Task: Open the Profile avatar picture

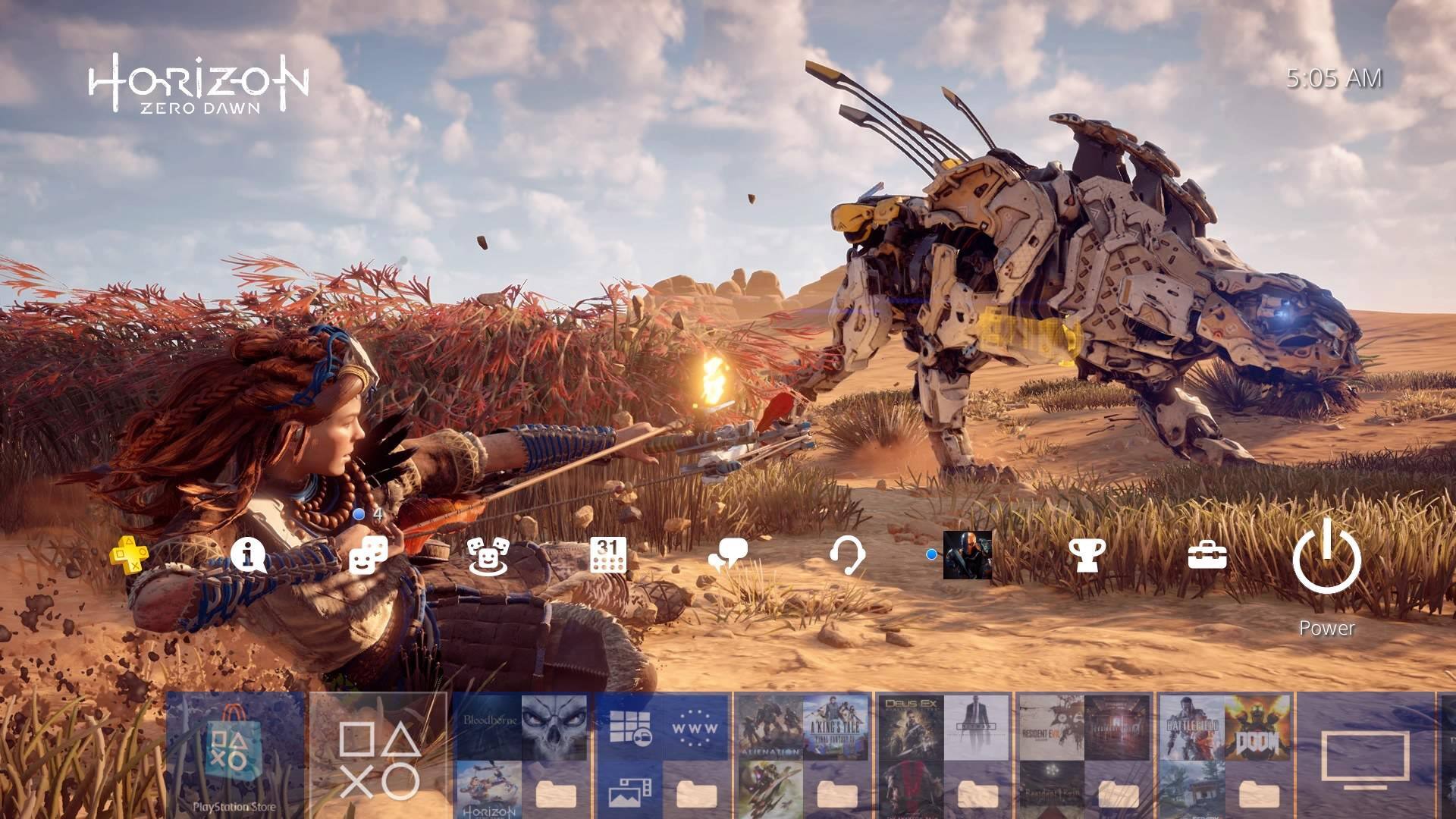Action: point(967,555)
